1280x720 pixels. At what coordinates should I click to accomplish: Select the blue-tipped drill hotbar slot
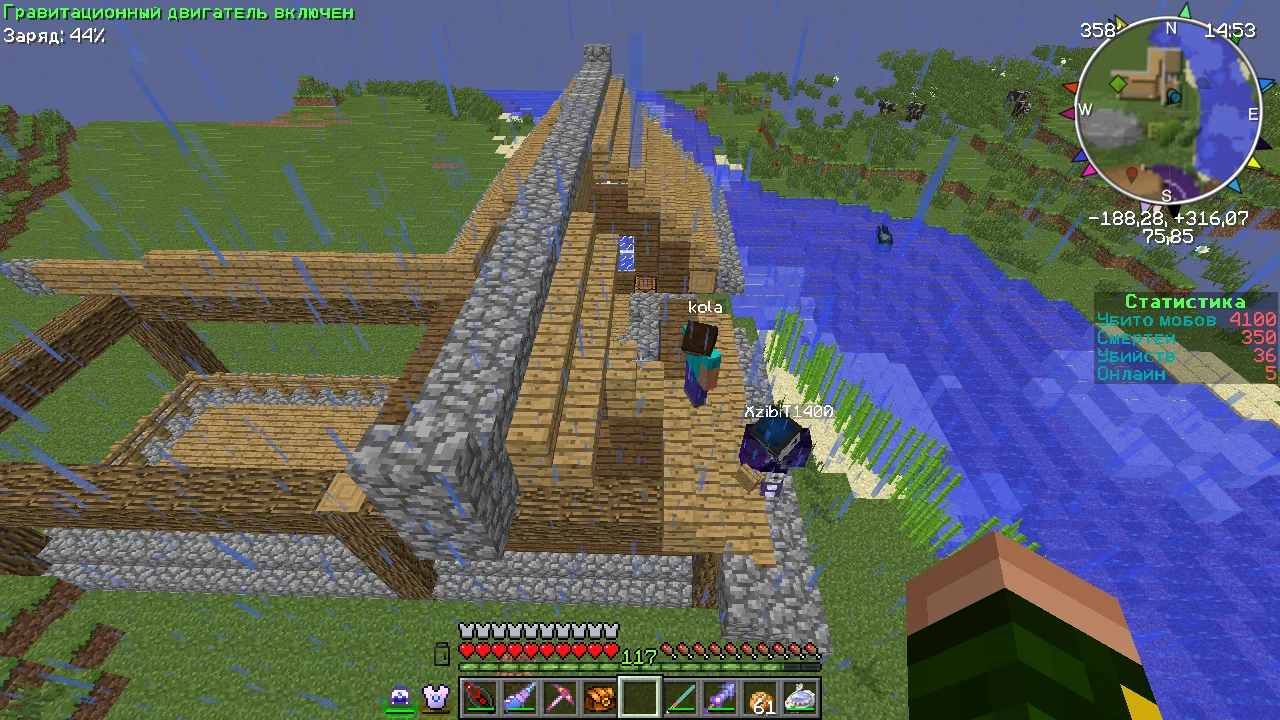519,697
